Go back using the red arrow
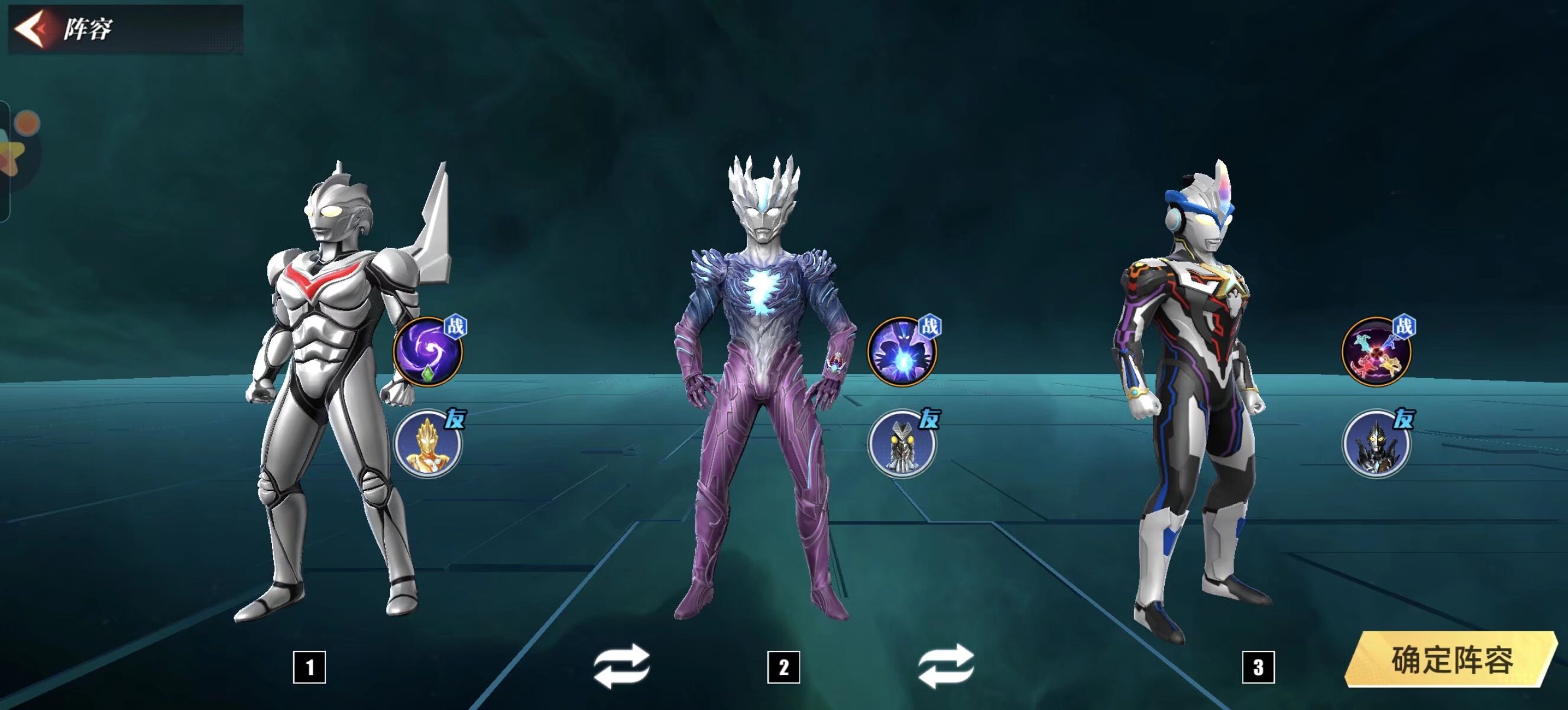1568x710 pixels. point(30,28)
